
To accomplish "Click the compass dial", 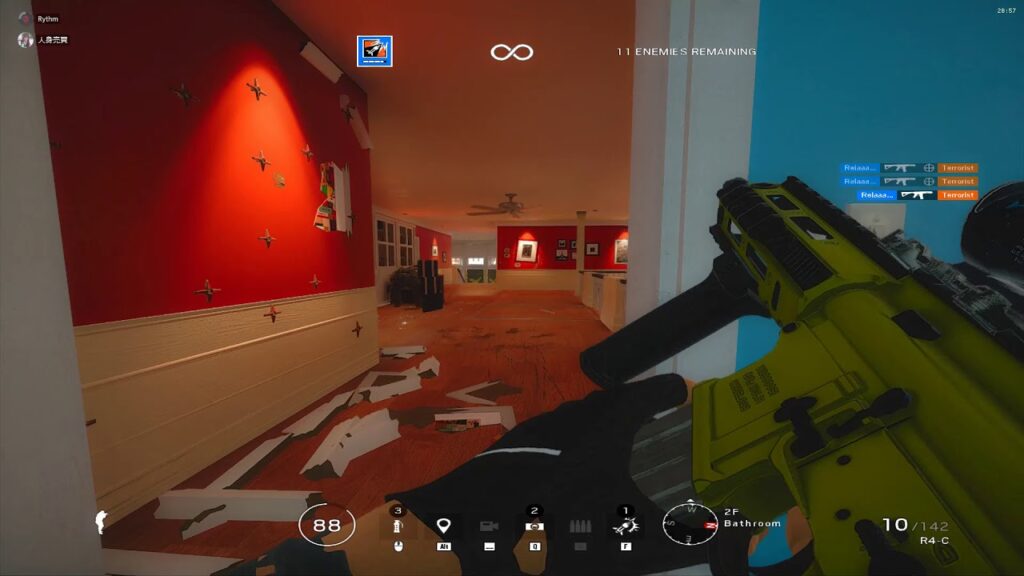I will pos(690,523).
